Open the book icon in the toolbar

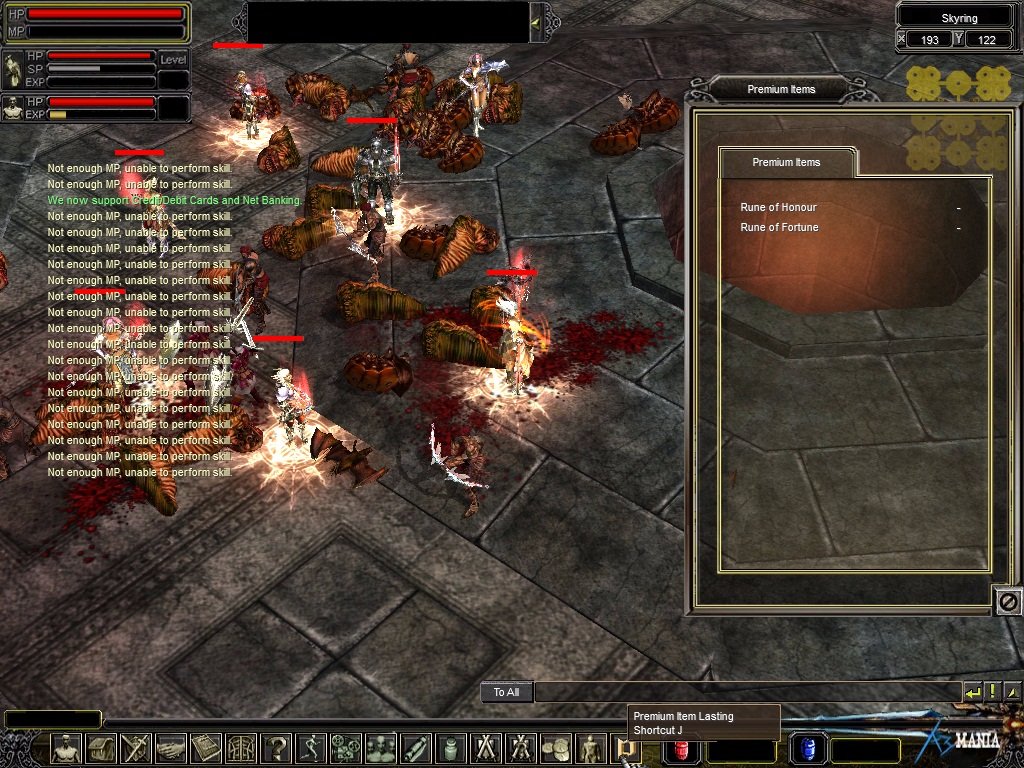(x=206, y=748)
